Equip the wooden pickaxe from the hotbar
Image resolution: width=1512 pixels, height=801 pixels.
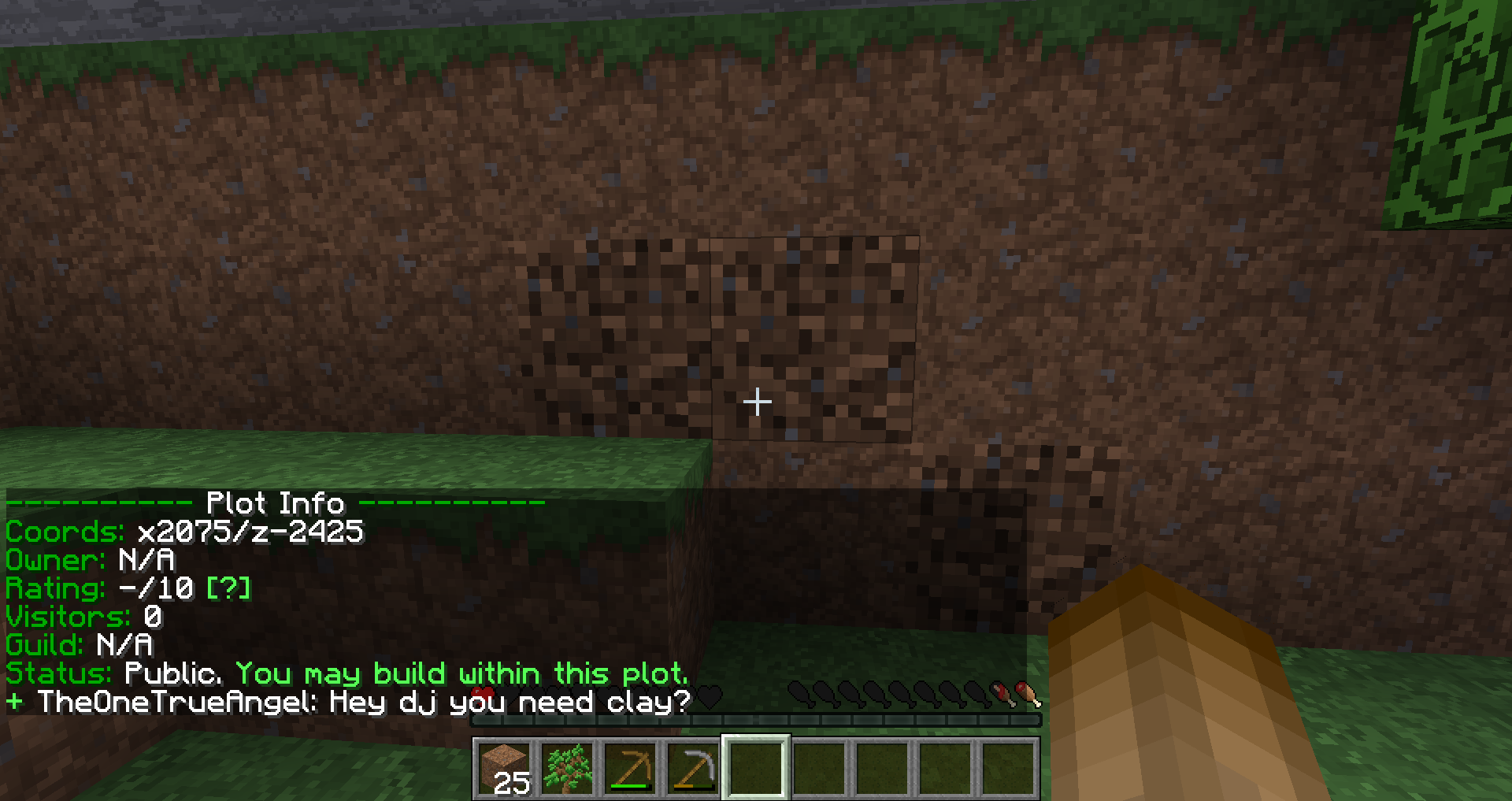click(x=630, y=767)
